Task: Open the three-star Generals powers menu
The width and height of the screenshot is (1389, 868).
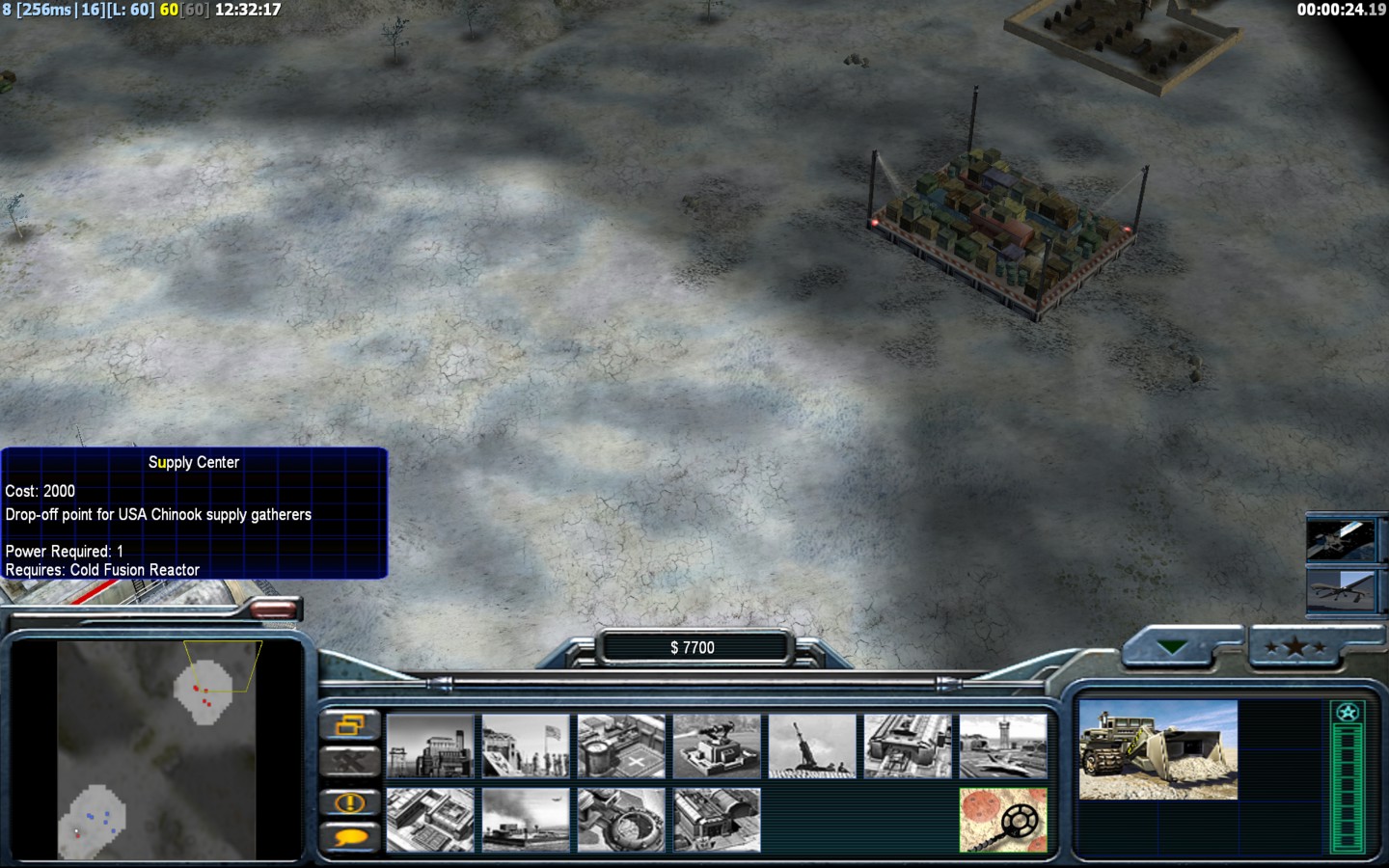Action: pyautogui.click(x=1296, y=647)
